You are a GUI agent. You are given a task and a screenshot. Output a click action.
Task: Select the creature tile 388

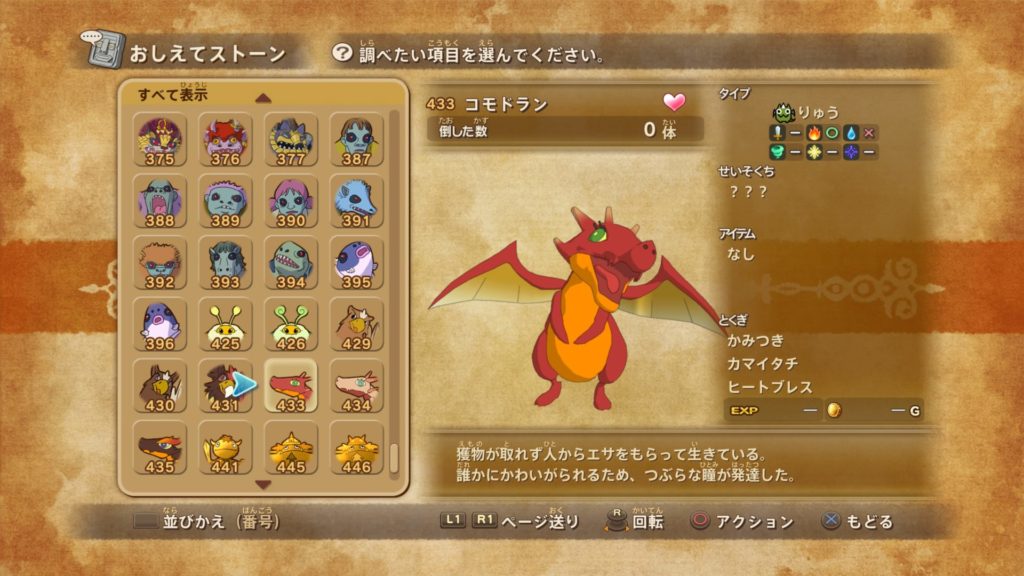(160, 201)
